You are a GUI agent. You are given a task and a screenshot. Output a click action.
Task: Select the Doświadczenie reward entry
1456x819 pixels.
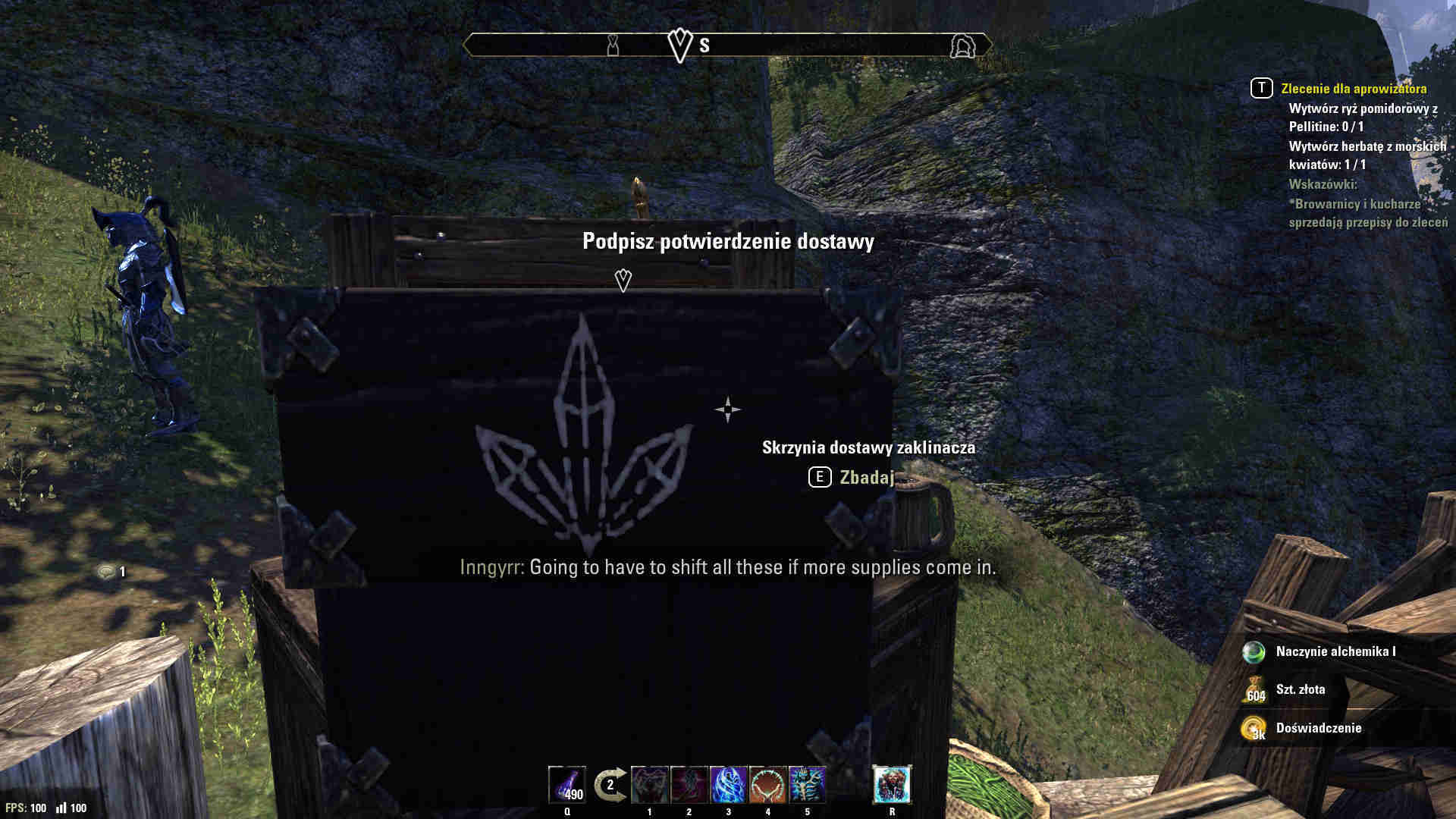(1318, 728)
